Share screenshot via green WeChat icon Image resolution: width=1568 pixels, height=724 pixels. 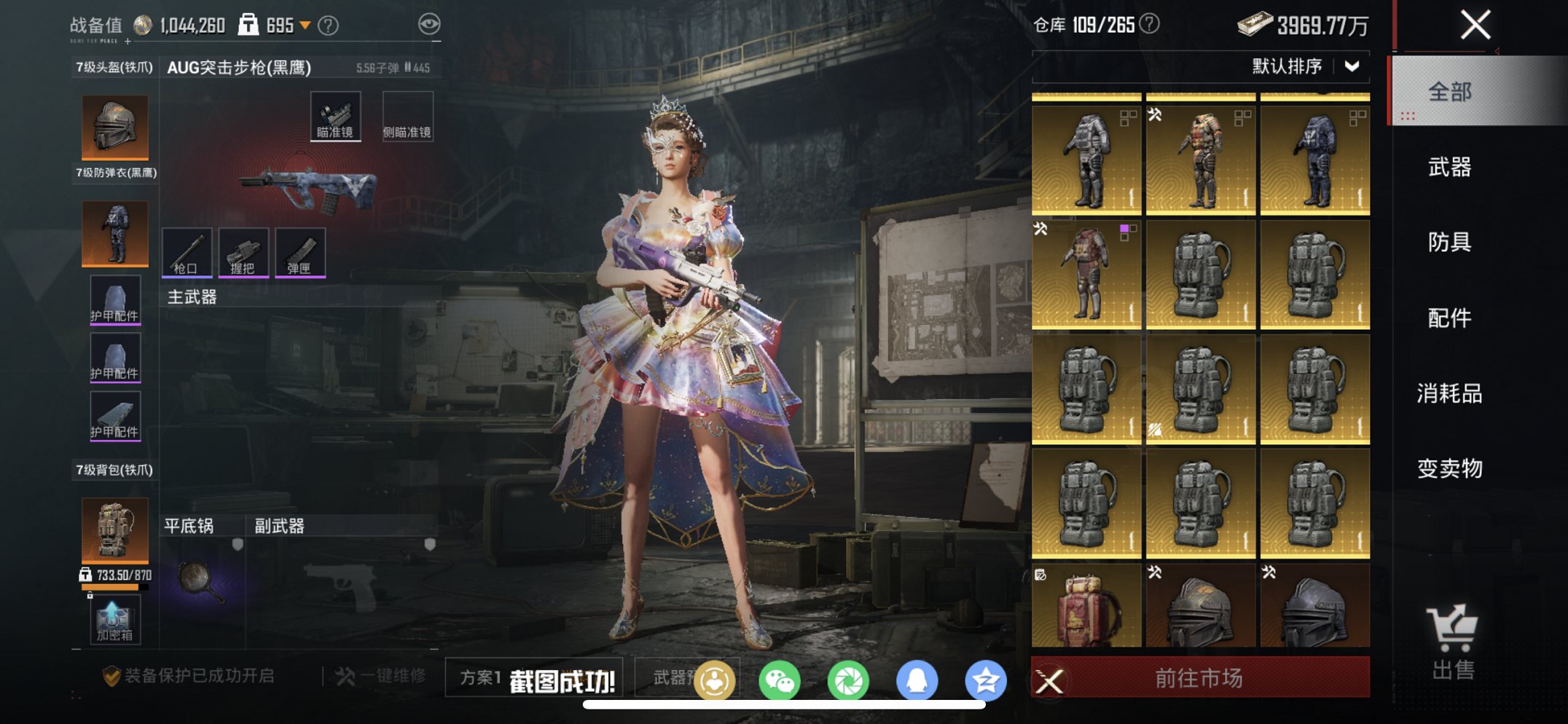click(779, 681)
